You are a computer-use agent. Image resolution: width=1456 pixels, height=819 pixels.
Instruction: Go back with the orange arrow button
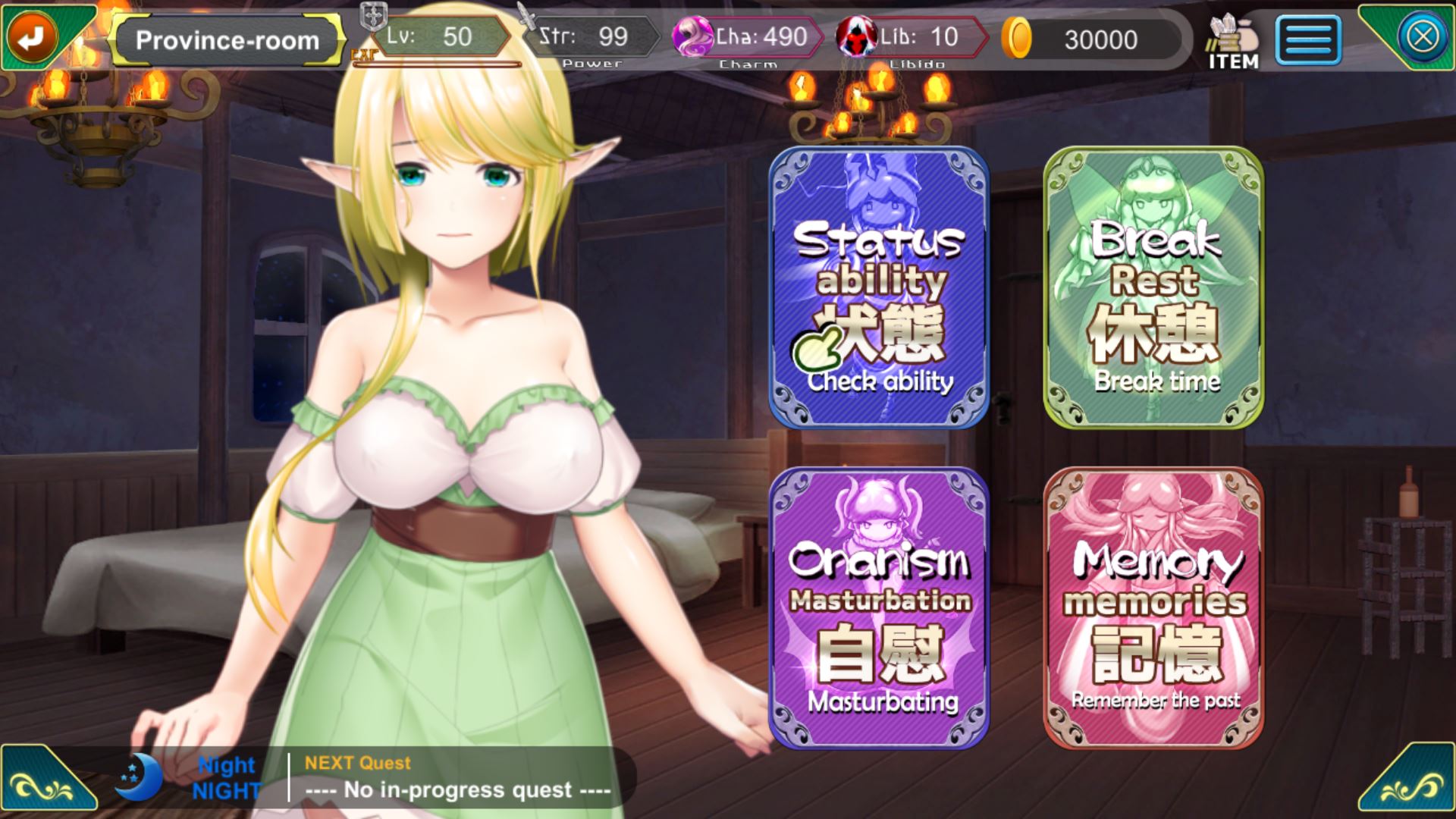pyautogui.click(x=32, y=36)
